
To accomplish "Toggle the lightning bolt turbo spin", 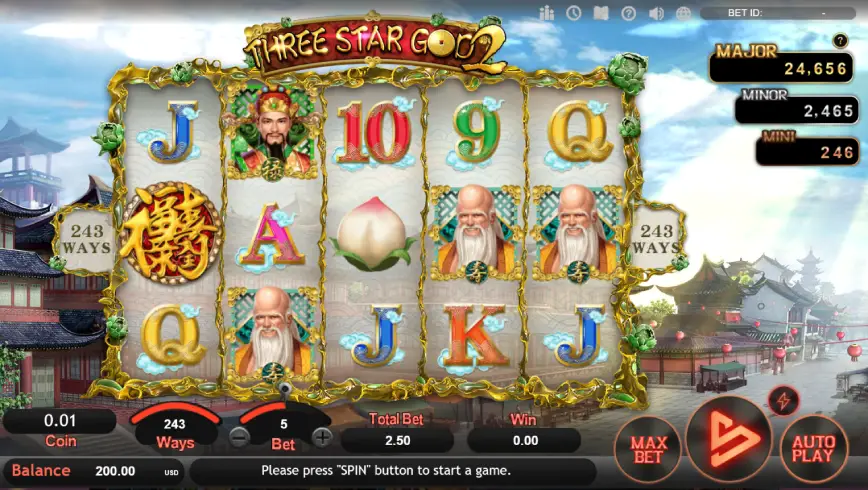I will point(783,402).
